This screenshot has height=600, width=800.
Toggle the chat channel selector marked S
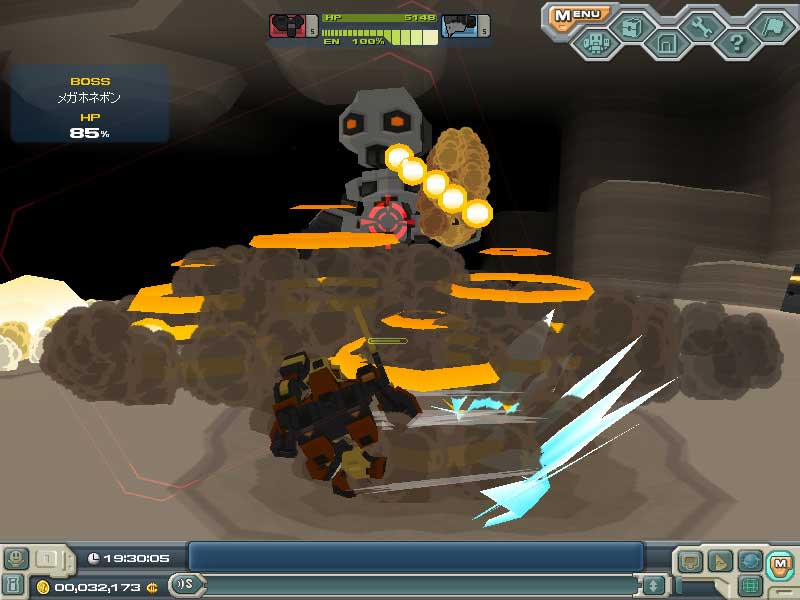[186, 585]
